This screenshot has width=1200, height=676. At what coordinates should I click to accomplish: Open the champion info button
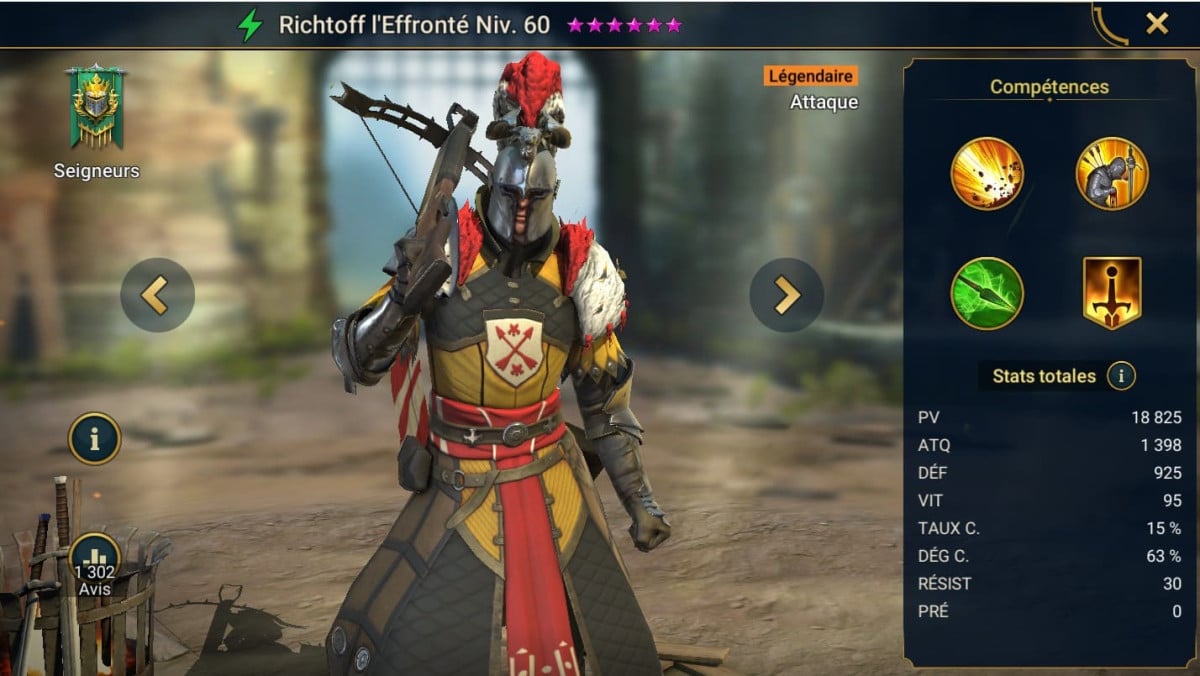[x=95, y=438]
